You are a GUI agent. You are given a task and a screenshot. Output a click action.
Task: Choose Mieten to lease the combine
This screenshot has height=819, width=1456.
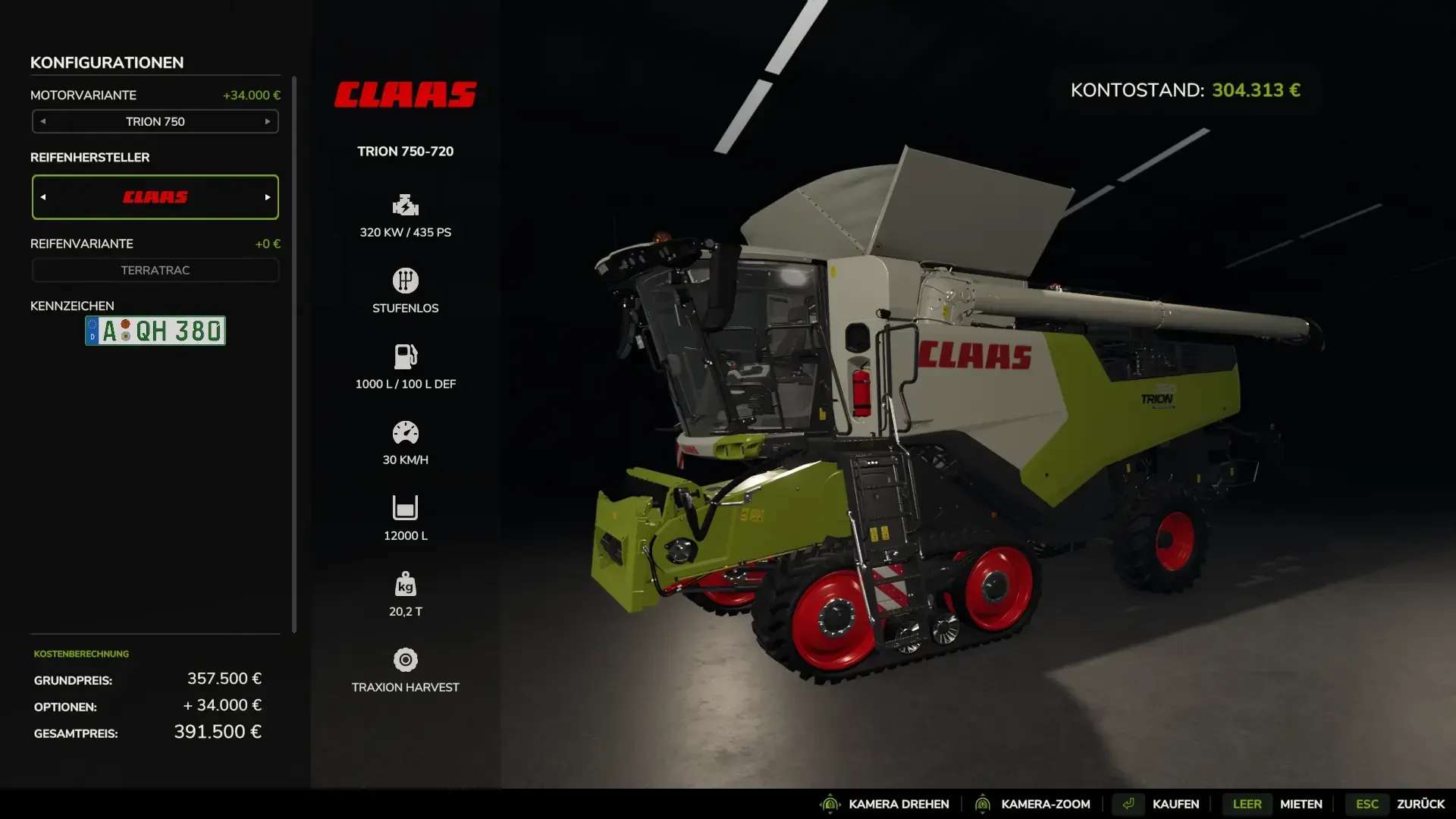(x=1300, y=804)
